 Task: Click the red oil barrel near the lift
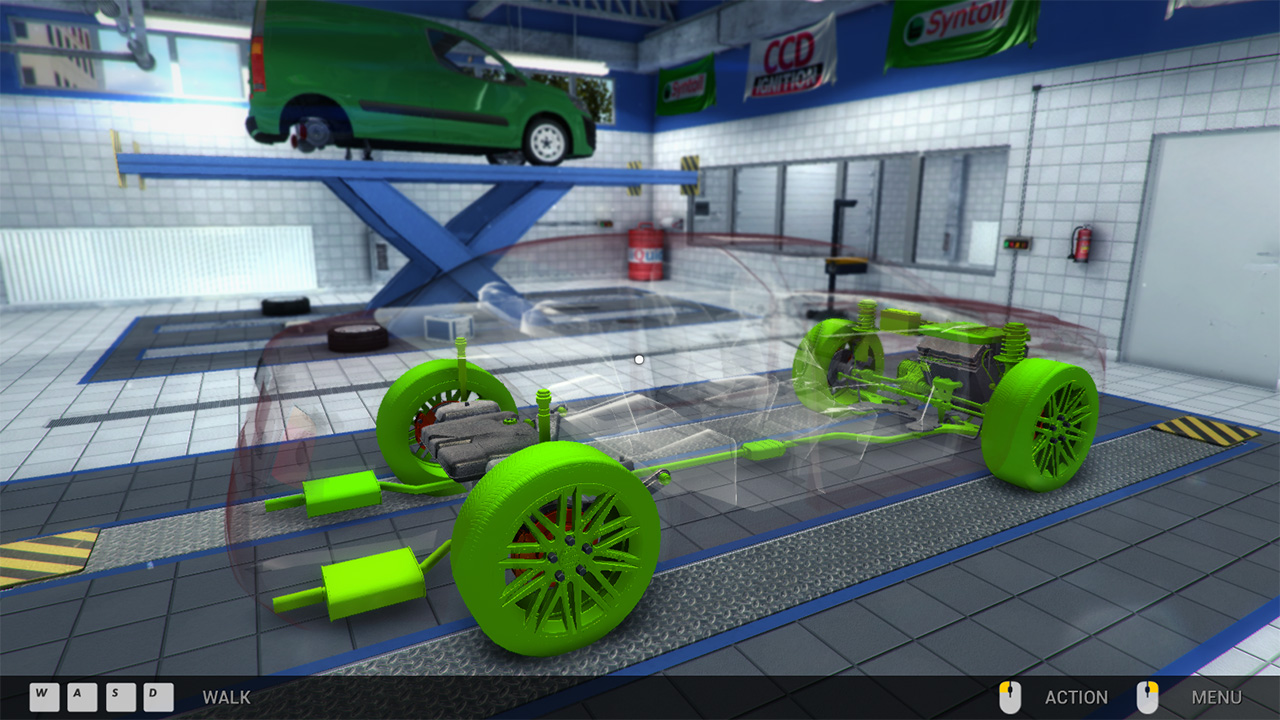646,255
